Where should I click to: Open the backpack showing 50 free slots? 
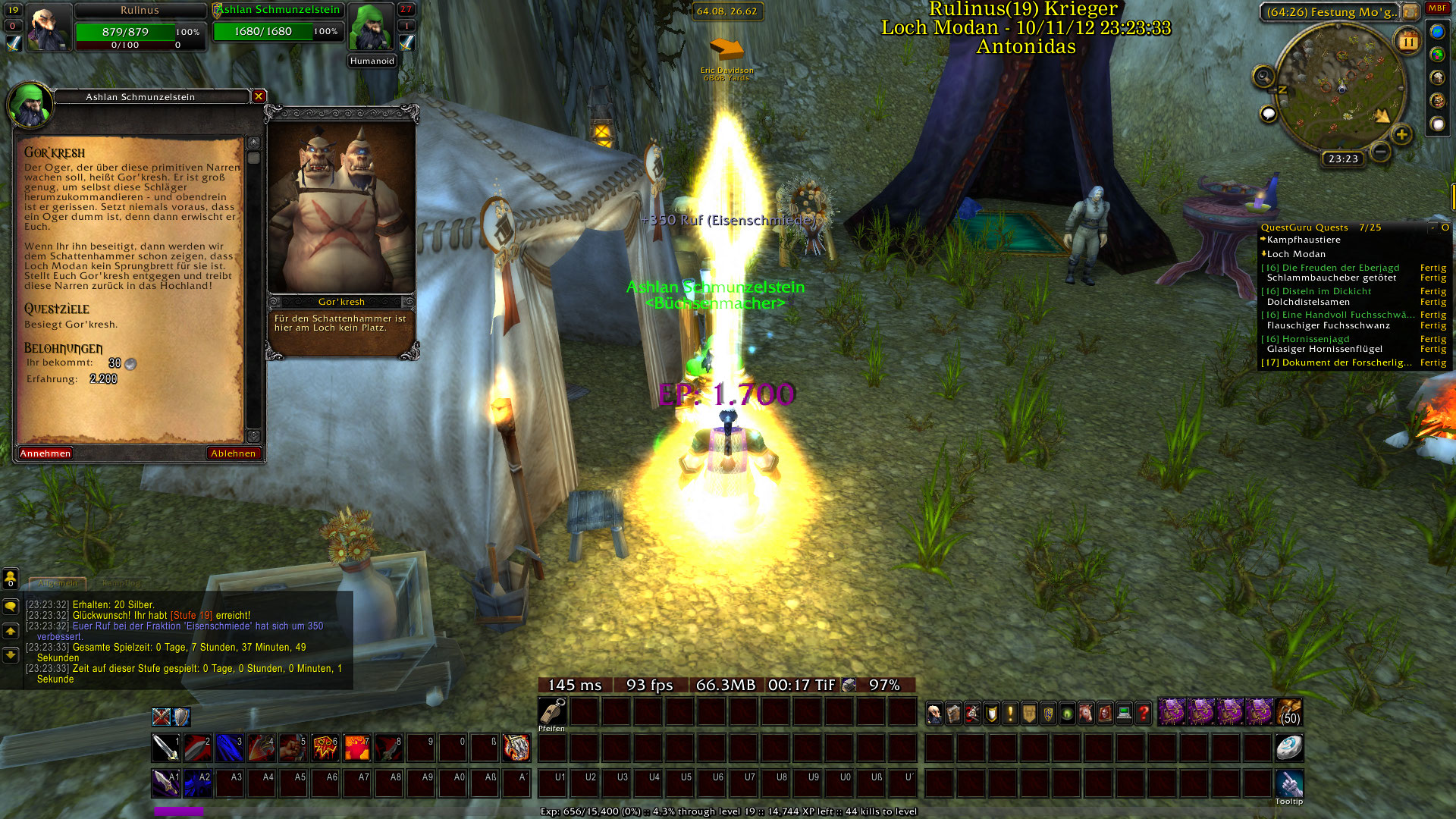point(1289,713)
